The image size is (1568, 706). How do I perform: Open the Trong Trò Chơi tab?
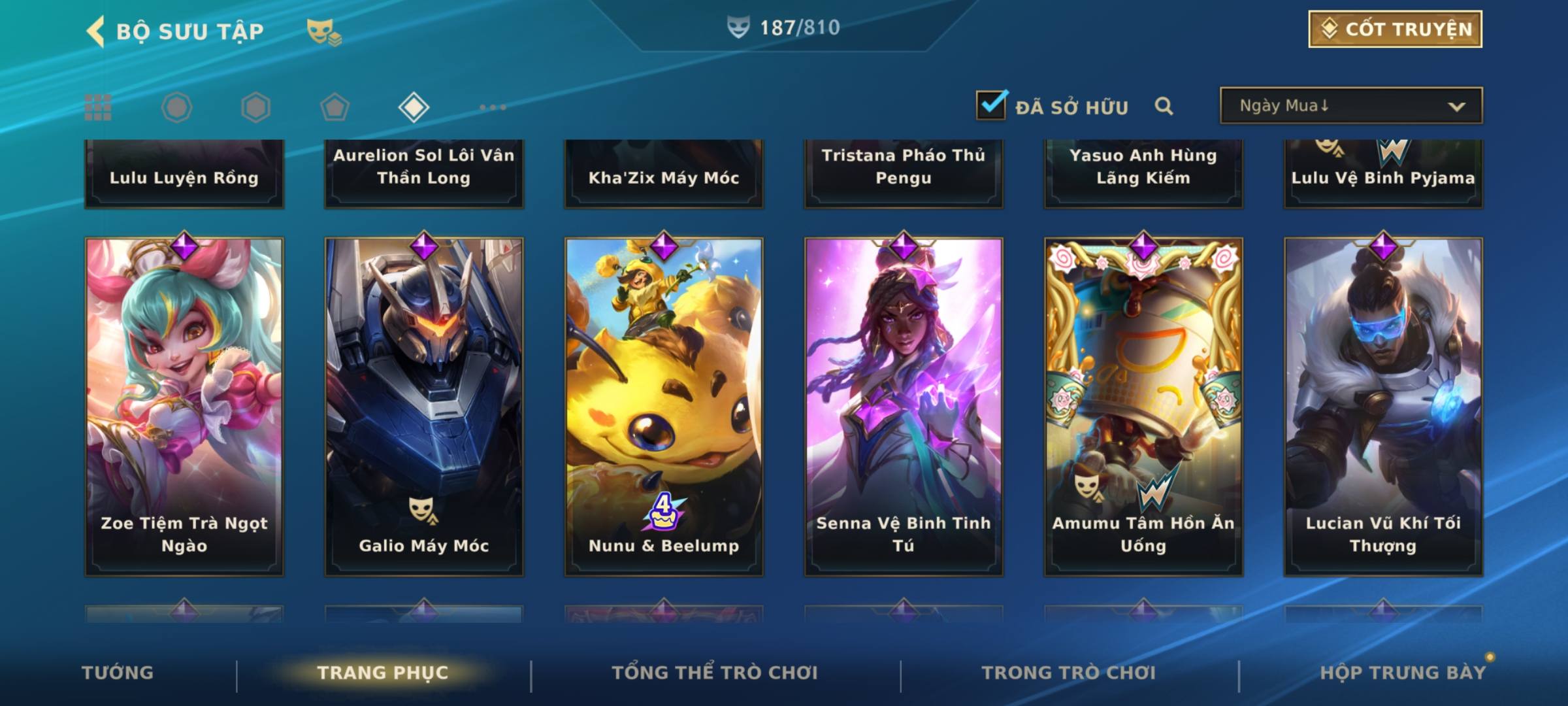click(x=1069, y=673)
